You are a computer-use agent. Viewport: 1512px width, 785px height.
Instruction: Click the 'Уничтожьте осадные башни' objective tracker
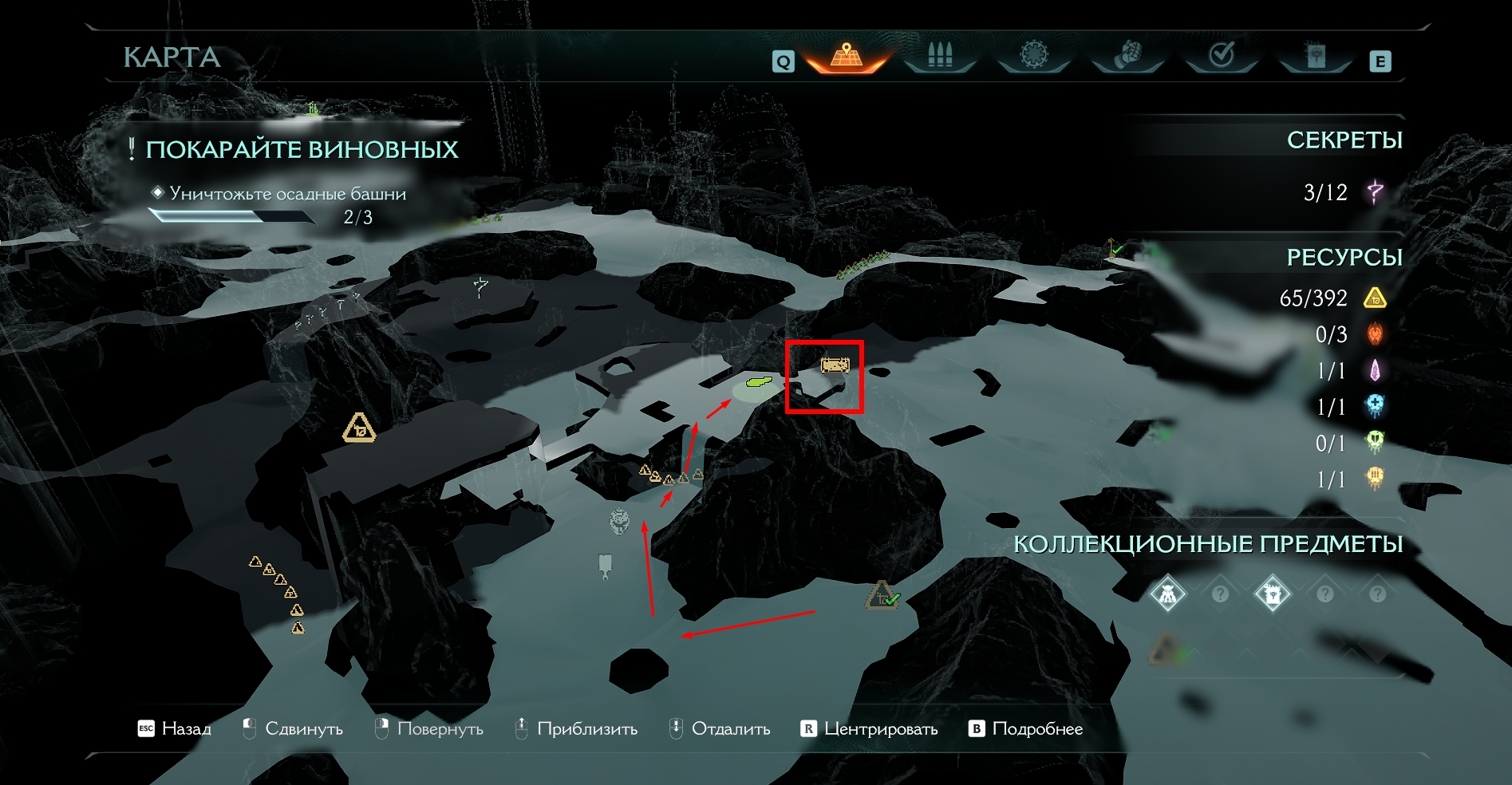[x=287, y=194]
